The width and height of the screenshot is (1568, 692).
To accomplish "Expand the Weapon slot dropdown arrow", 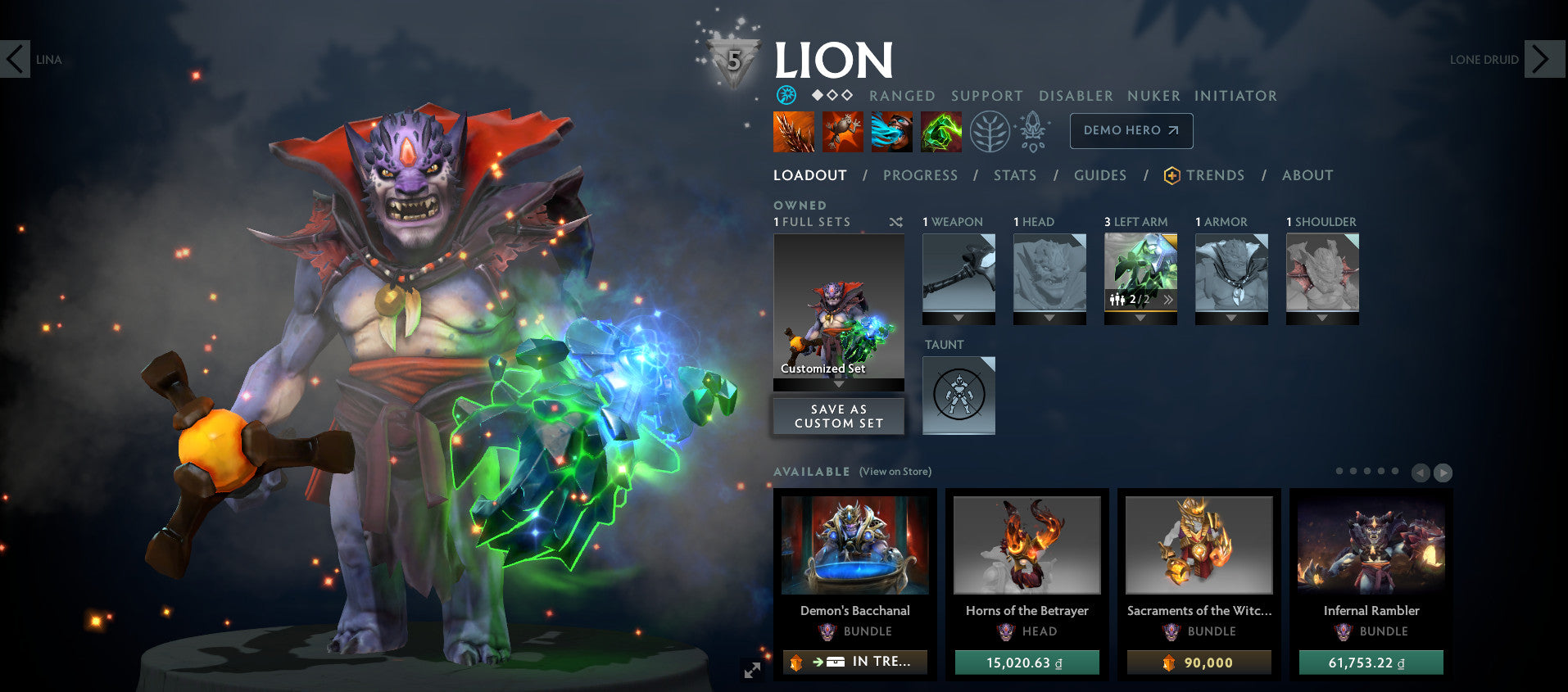I will [x=958, y=319].
